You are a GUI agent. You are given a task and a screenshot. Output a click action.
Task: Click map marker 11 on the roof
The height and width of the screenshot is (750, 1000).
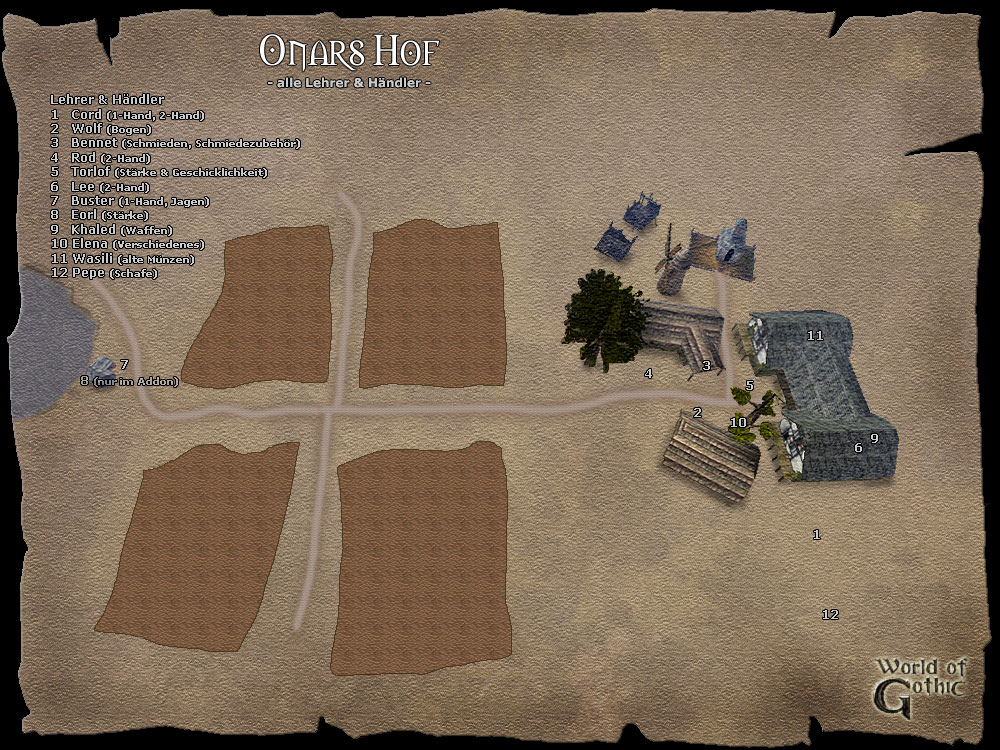pos(815,336)
